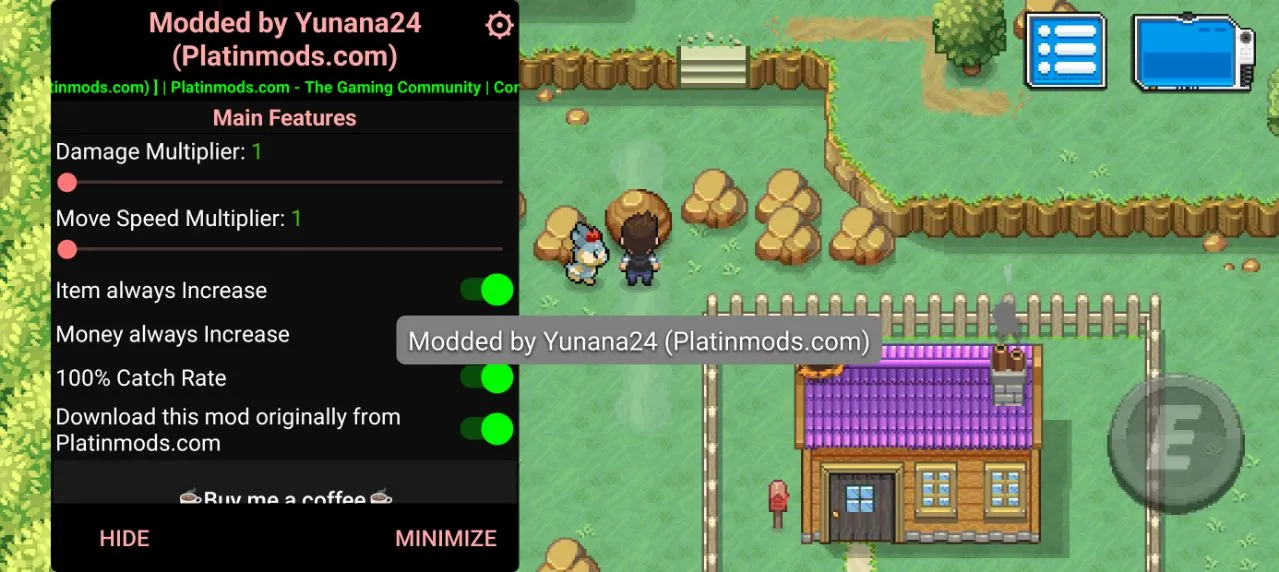Click the Buy me a coffee entry
1279x572 pixels.
[x=285, y=497]
